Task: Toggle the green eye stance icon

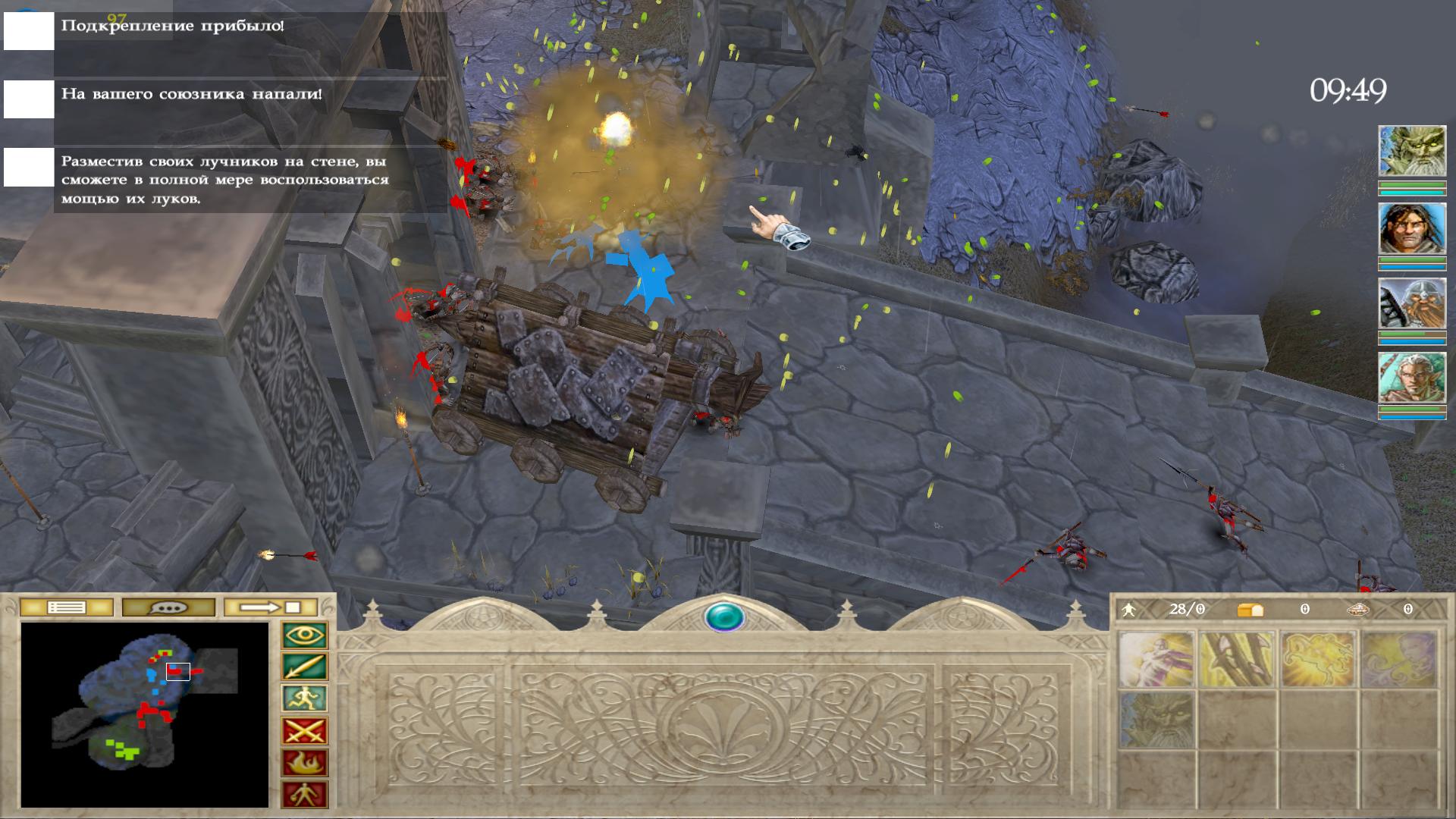Action: click(305, 635)
